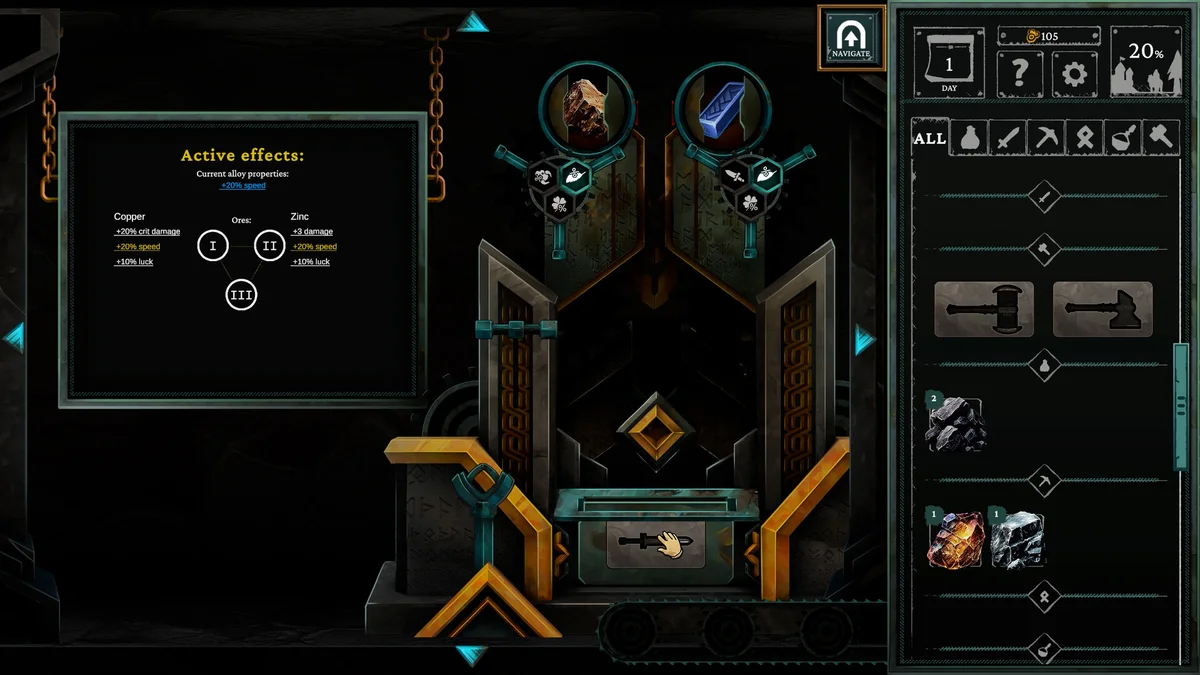Image resolution: width=1200 pixels, height=675 pixels.
Task: Select the double-headed war hammer item
Action: click(984, 309)
